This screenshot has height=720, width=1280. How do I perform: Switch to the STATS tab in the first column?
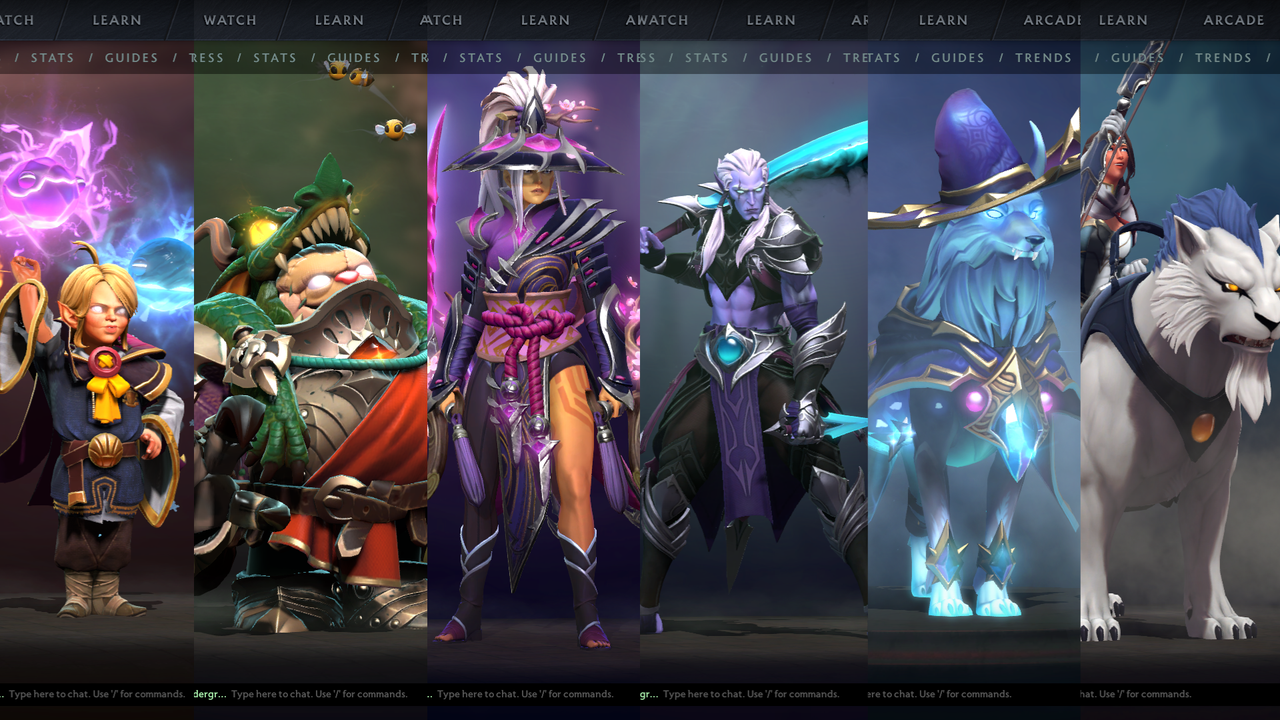[x=52, y=57]
